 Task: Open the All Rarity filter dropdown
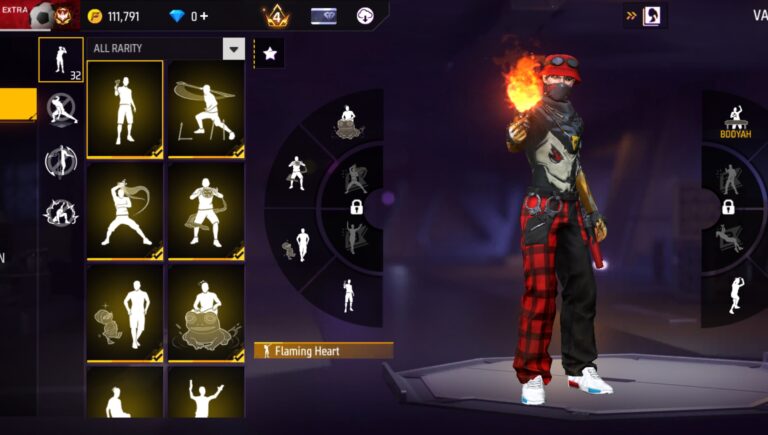(x=233, y=49)
